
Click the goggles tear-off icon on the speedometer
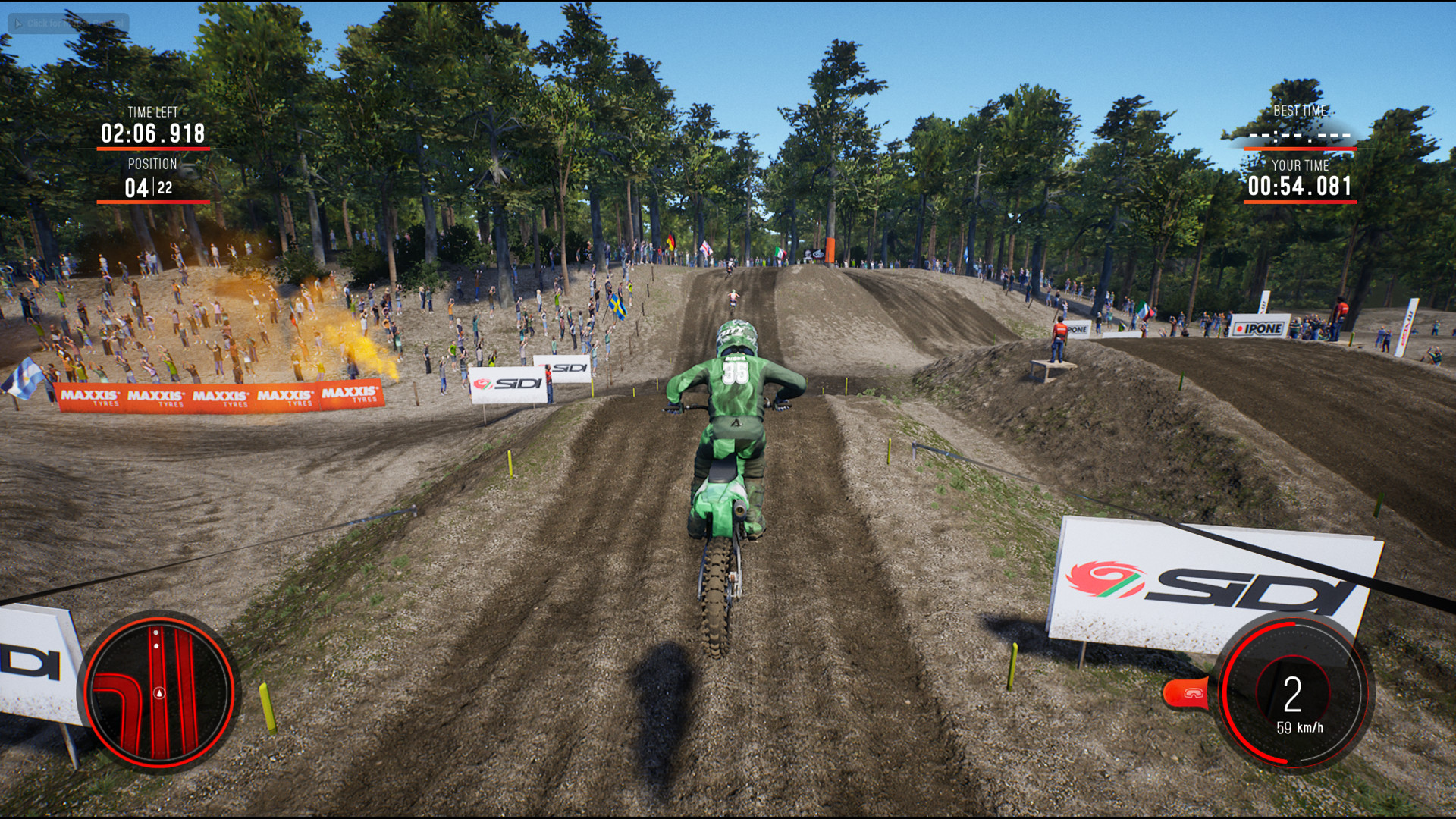click(x=1194, y=694)
